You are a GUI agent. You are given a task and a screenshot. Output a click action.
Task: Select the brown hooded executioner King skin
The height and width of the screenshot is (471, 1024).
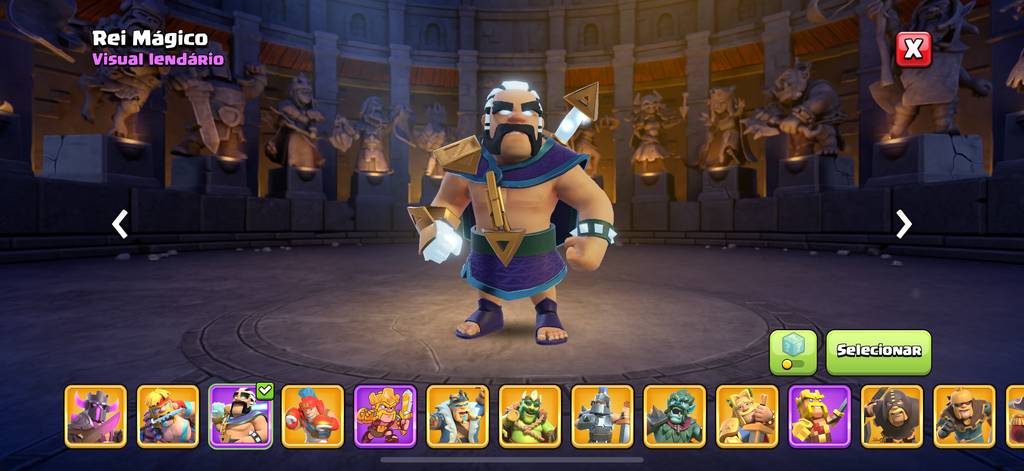[x=892, y=415]
